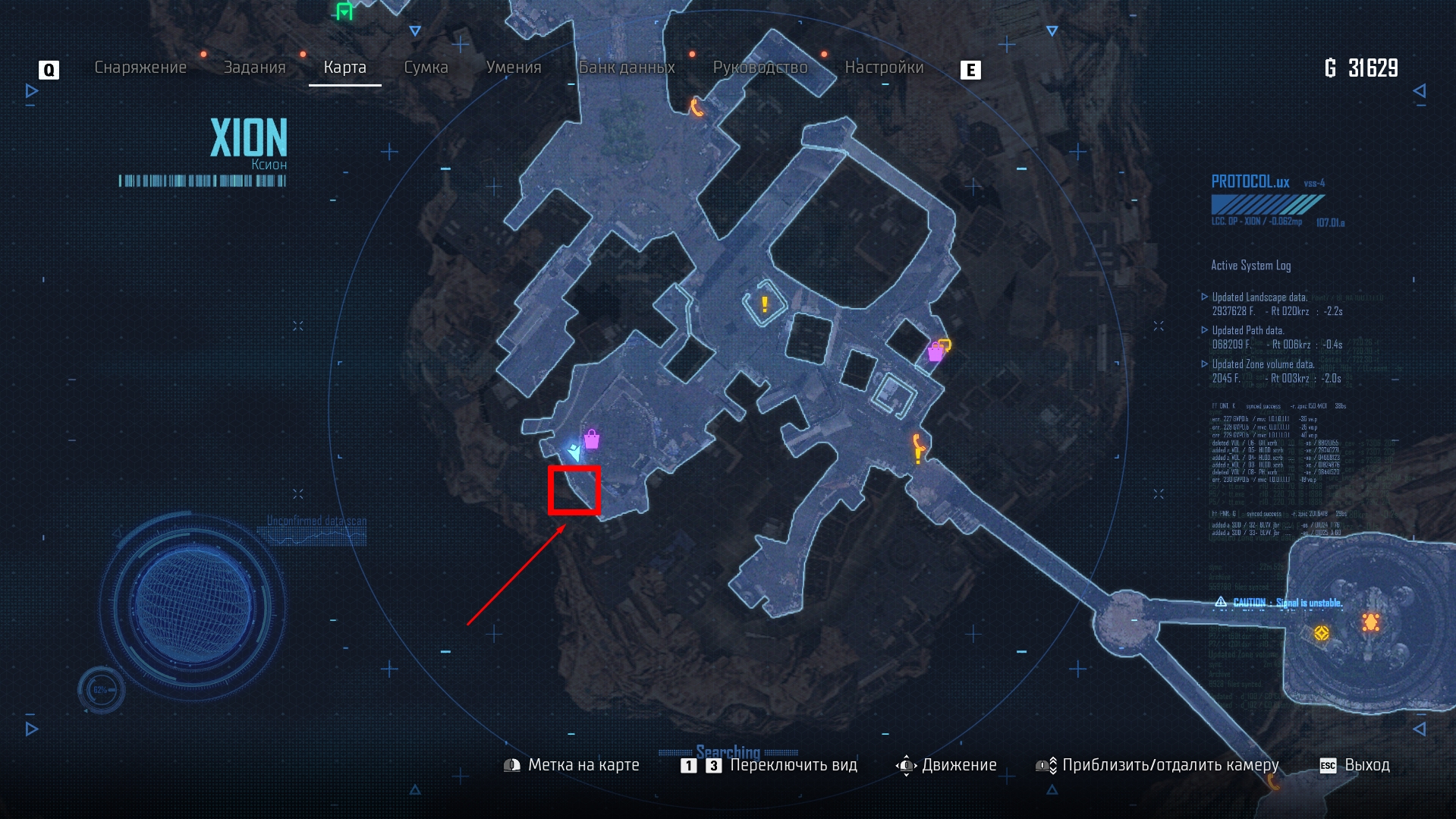1456x819 pixels.
Task: Select the purple shop bag with speech bubble
Action: (938, 350)
